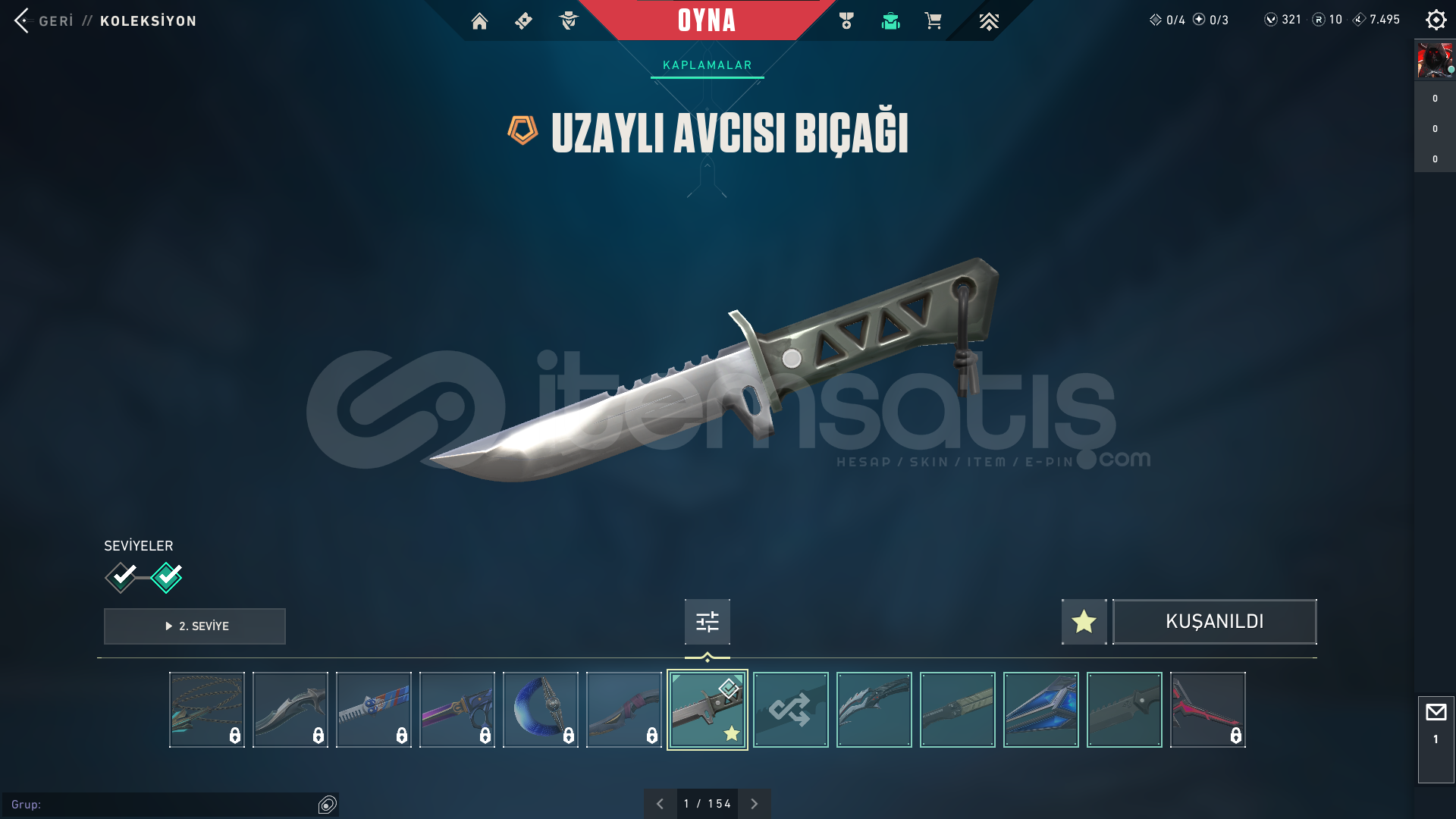Open the Collection backpack icon
Screen dimensions: 1456x819
pyautogui.click(x=890, y=21)
